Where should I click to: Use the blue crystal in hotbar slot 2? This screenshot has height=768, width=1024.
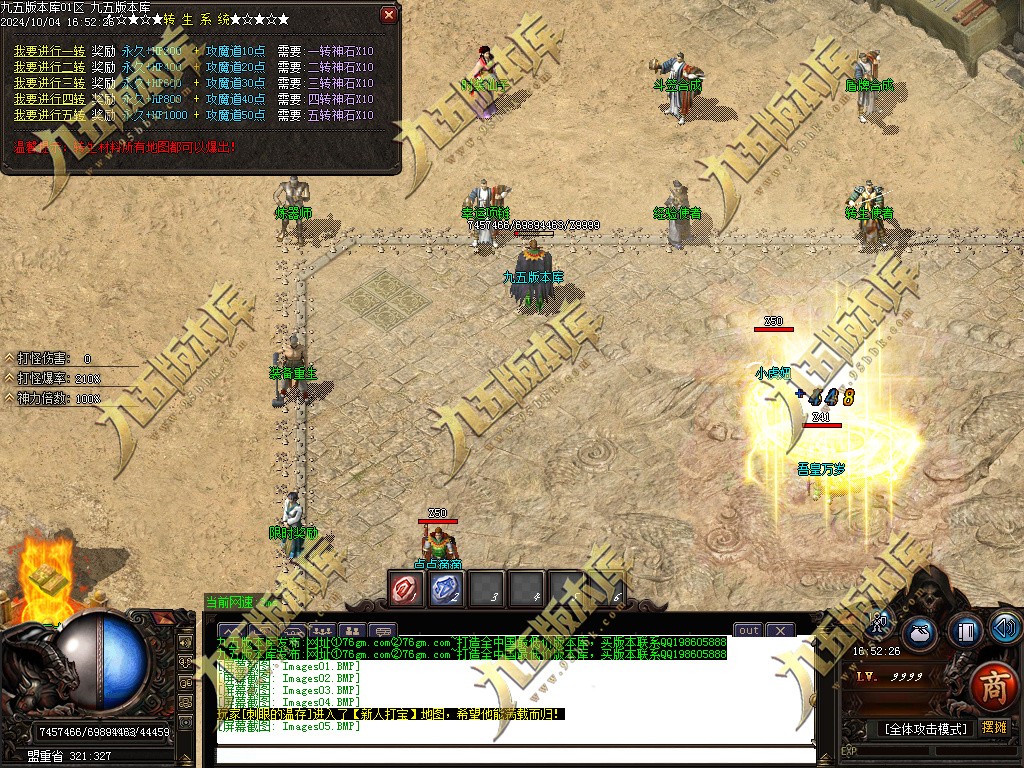[x=447, y=589]
